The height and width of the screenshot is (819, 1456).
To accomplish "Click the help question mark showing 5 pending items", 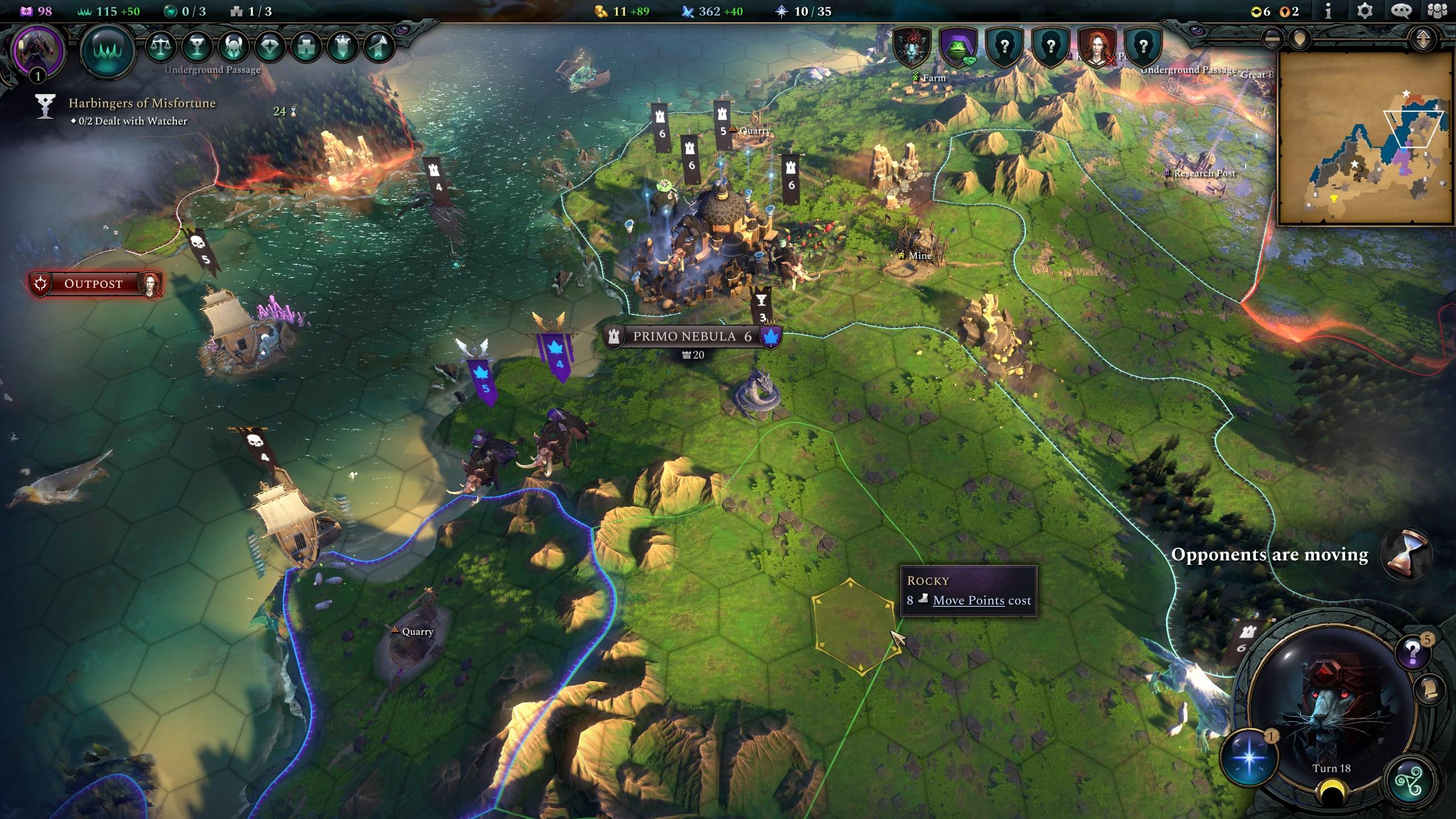I will click(x=1412, y=652).
